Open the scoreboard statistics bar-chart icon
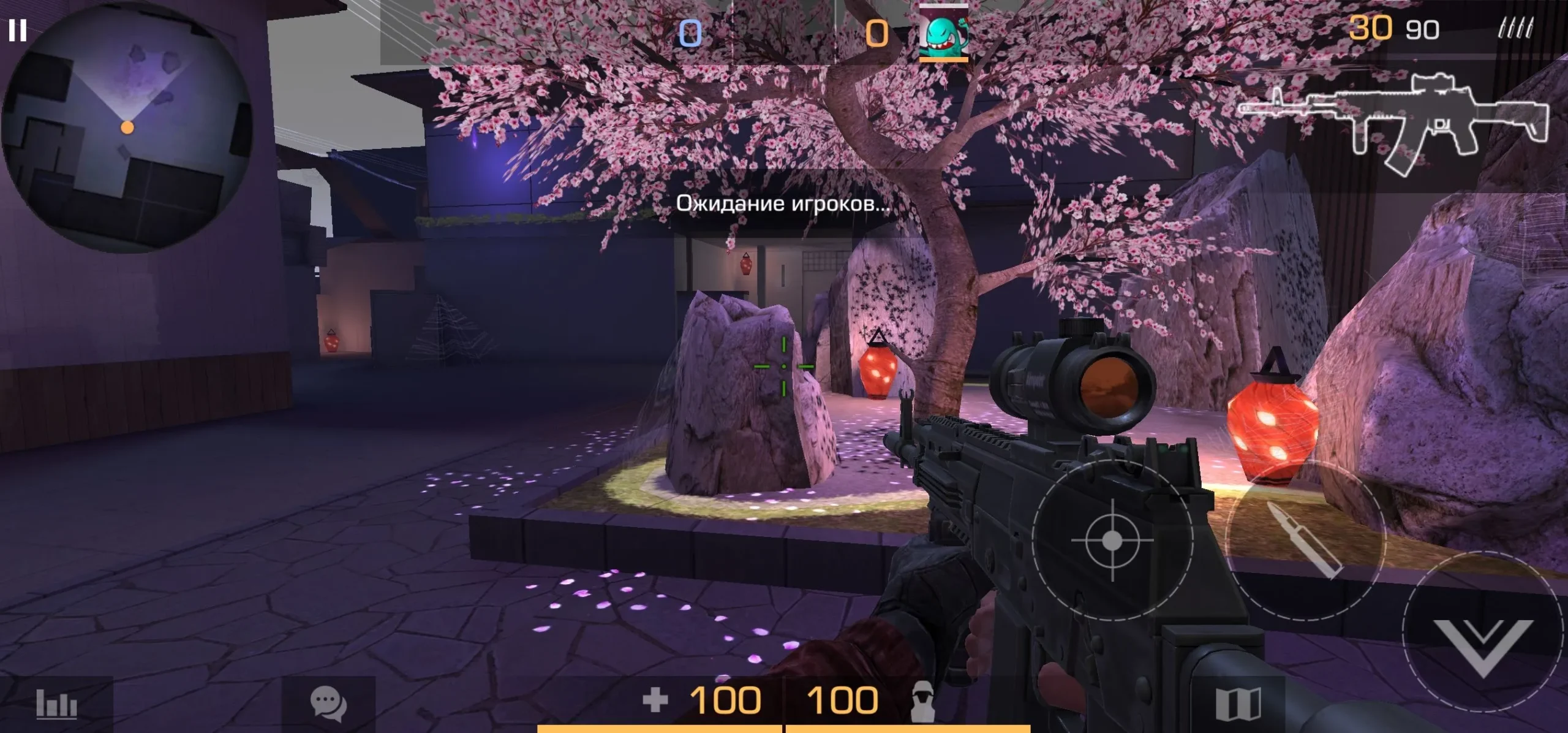Screen dimensions: 1568x733 pyautogui.click(x=56, y=704)
